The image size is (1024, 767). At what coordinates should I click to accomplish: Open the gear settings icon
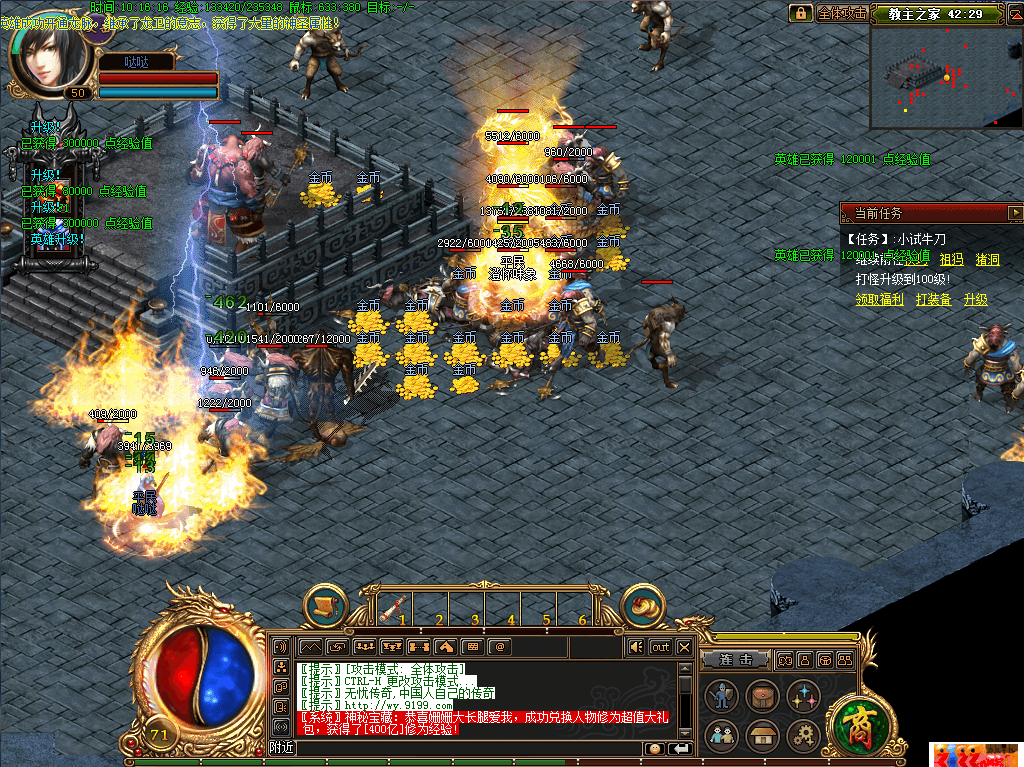[804, 737]
